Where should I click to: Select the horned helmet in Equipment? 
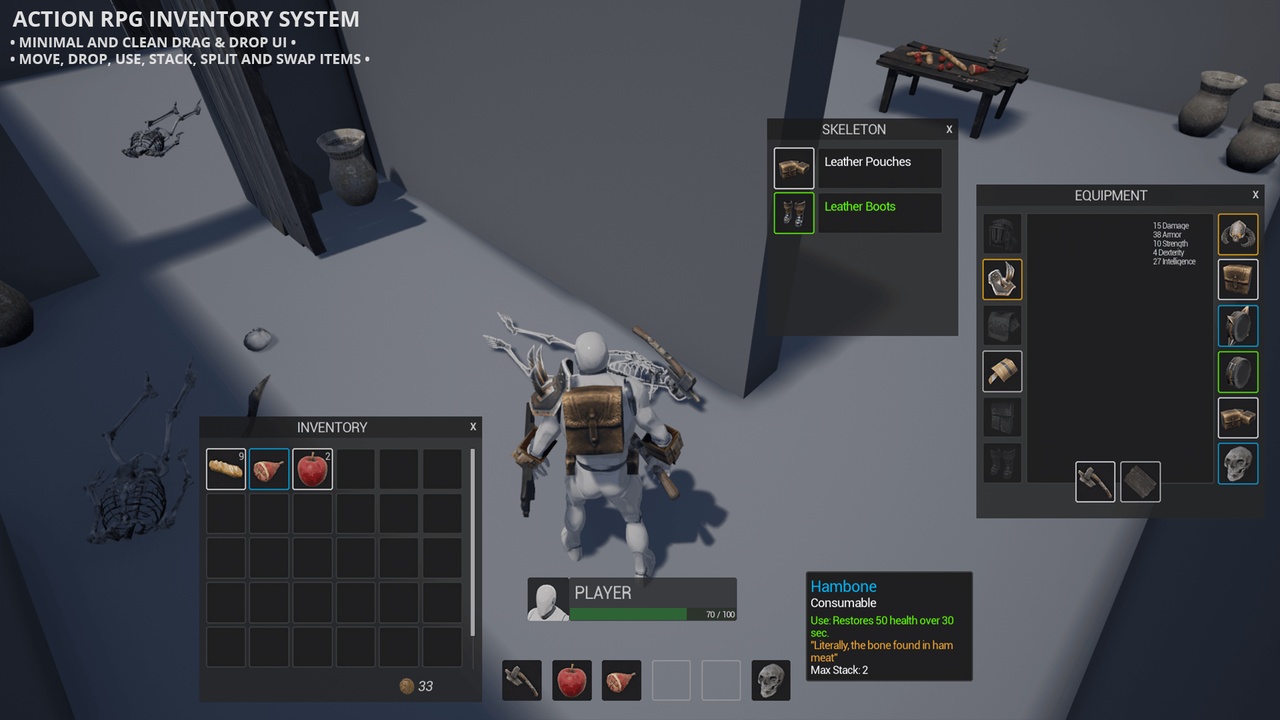pos(1238,234)
